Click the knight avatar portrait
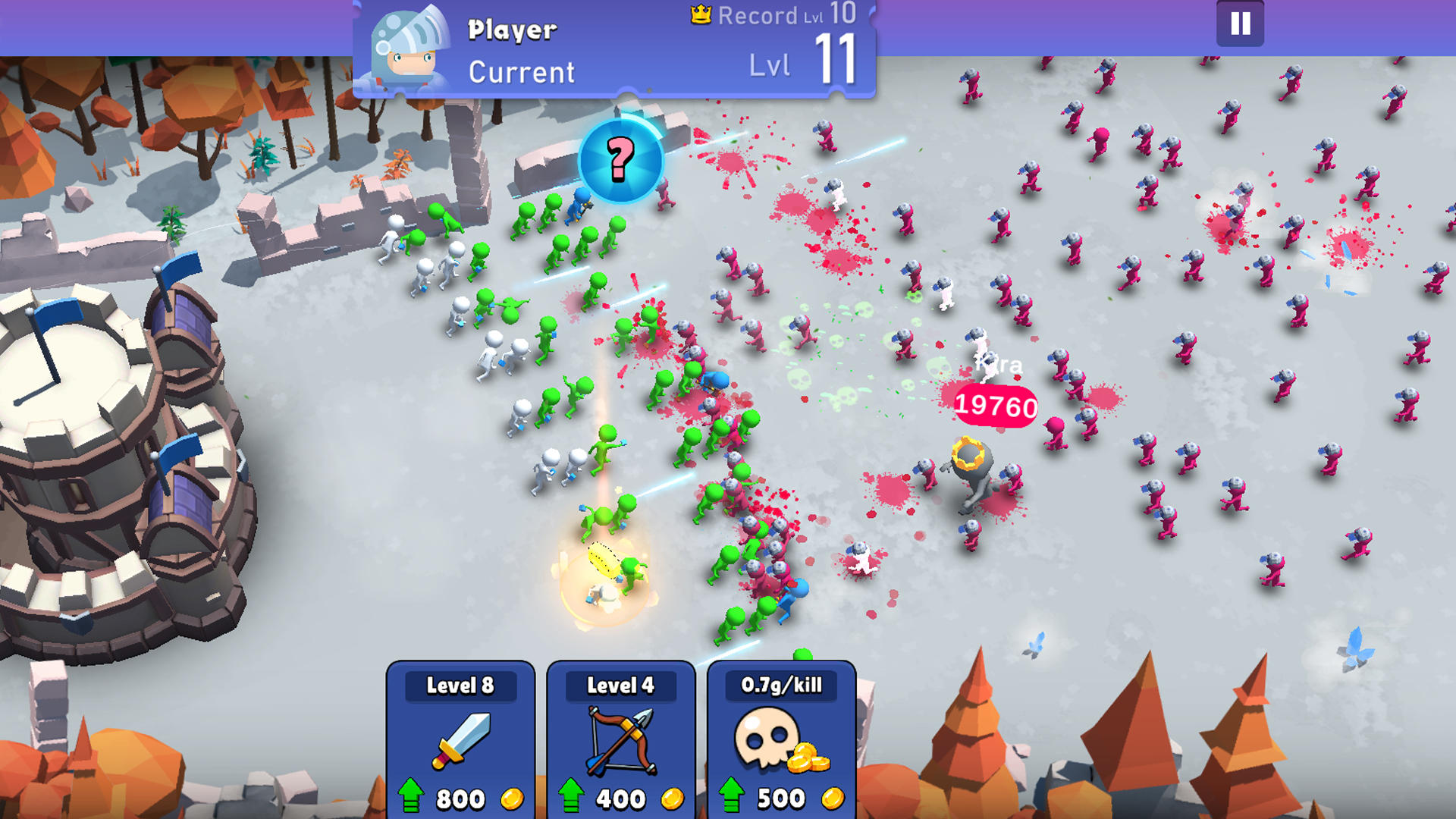Image resolution: width=1456 pixels, height=819 pixels. (408, 45)
